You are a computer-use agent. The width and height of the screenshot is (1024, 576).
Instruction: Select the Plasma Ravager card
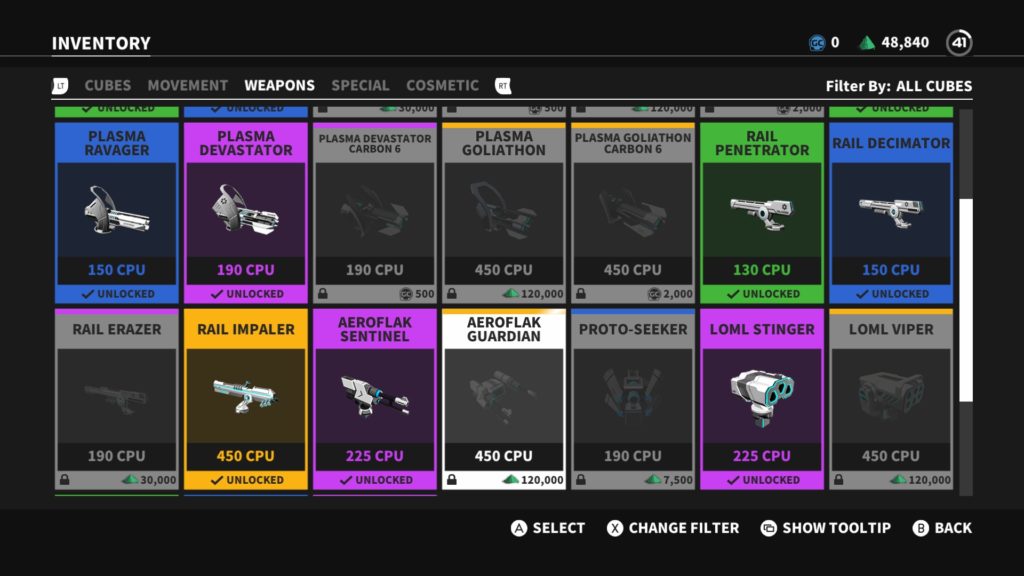click(117, 212)
